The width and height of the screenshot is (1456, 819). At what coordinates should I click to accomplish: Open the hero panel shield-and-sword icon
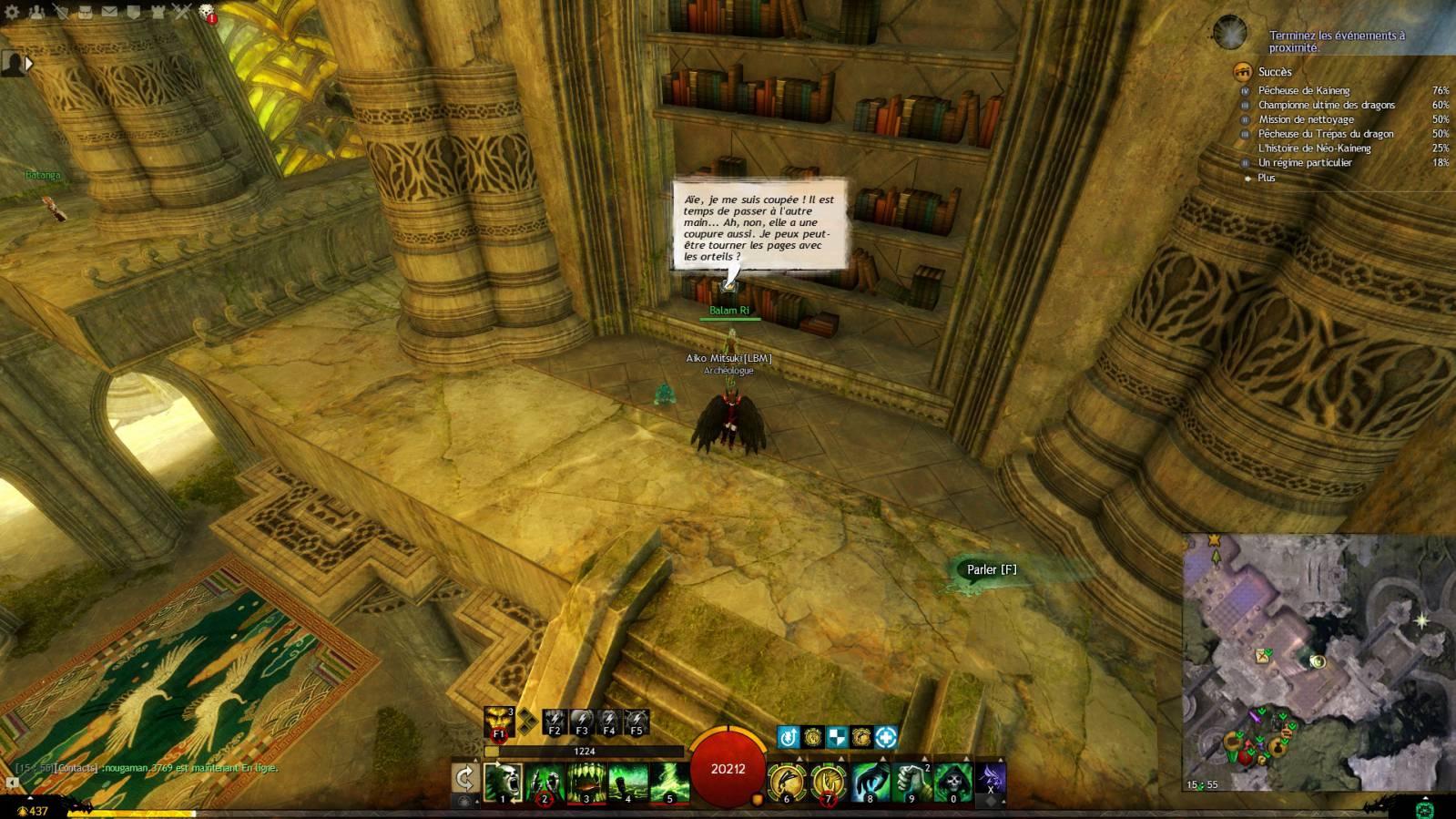tap(62, 13)
